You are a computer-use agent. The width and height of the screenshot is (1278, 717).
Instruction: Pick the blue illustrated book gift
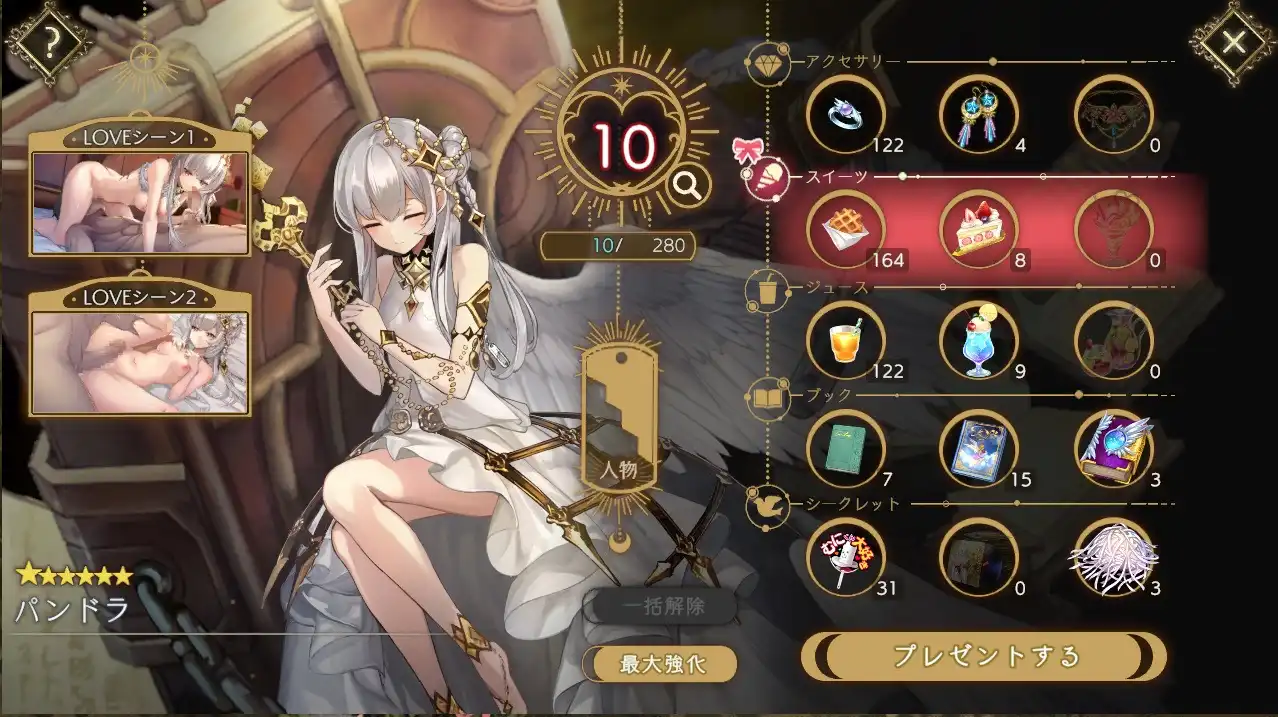tap(978, 449)
